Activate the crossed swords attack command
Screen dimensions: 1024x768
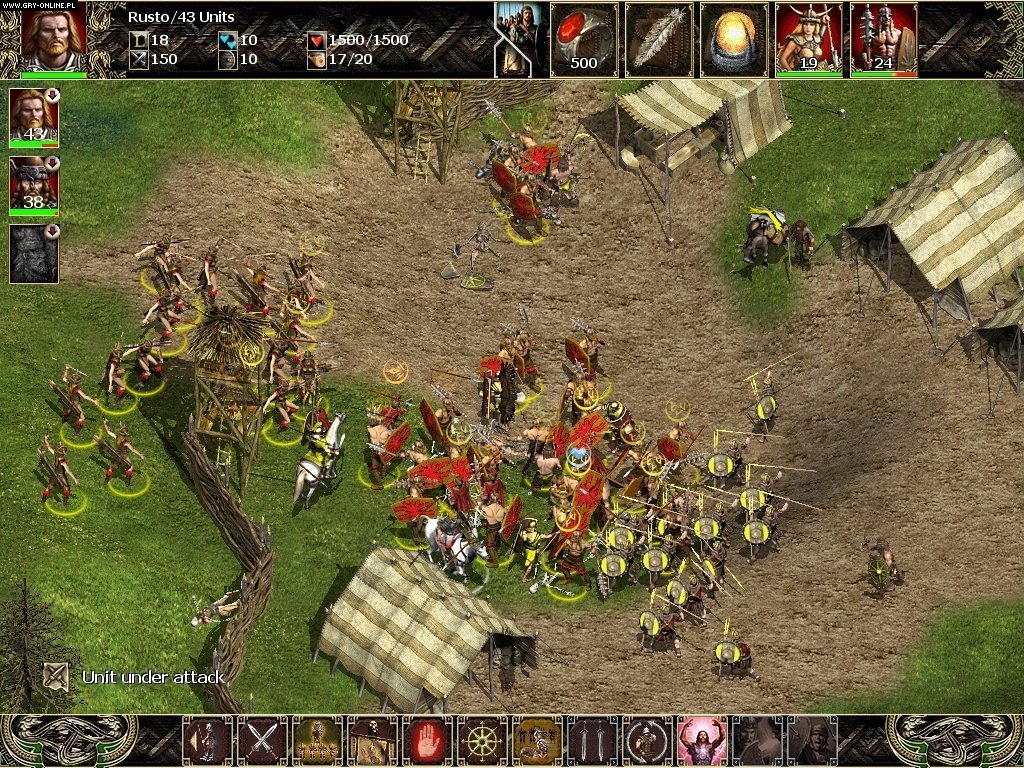(263, 741)
